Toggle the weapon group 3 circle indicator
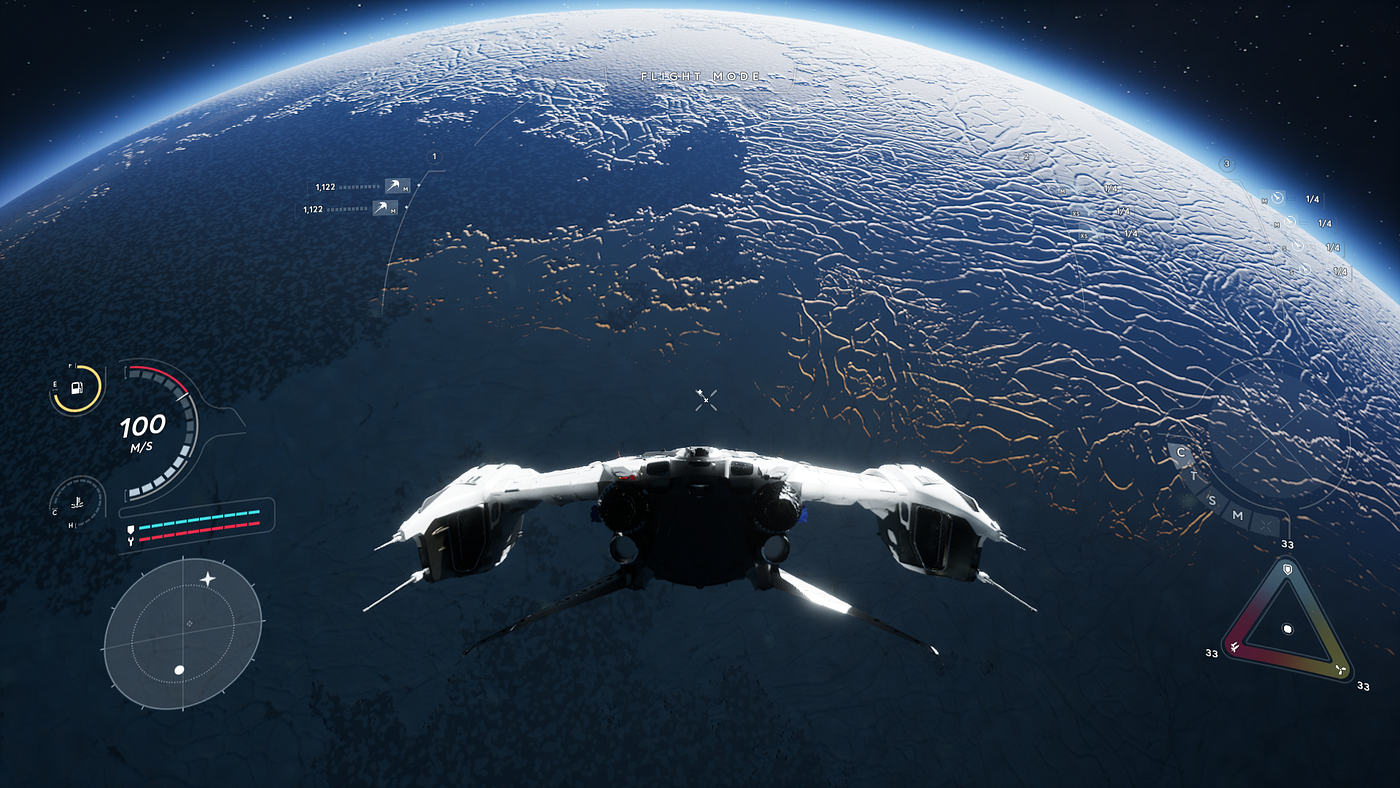 (x=1227, y=164)
